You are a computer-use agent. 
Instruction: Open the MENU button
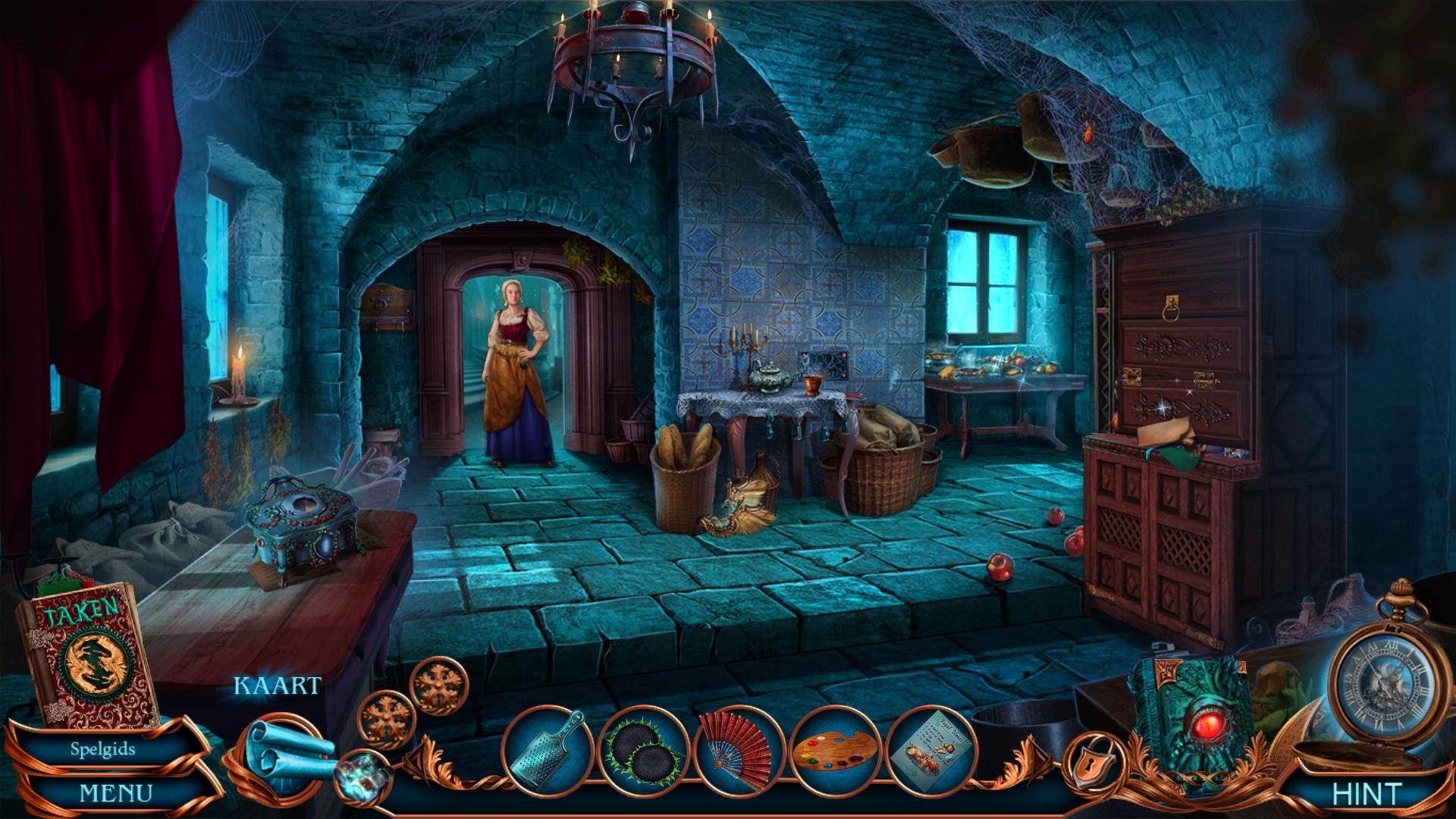pyautogui.click(x=115, y=794)
